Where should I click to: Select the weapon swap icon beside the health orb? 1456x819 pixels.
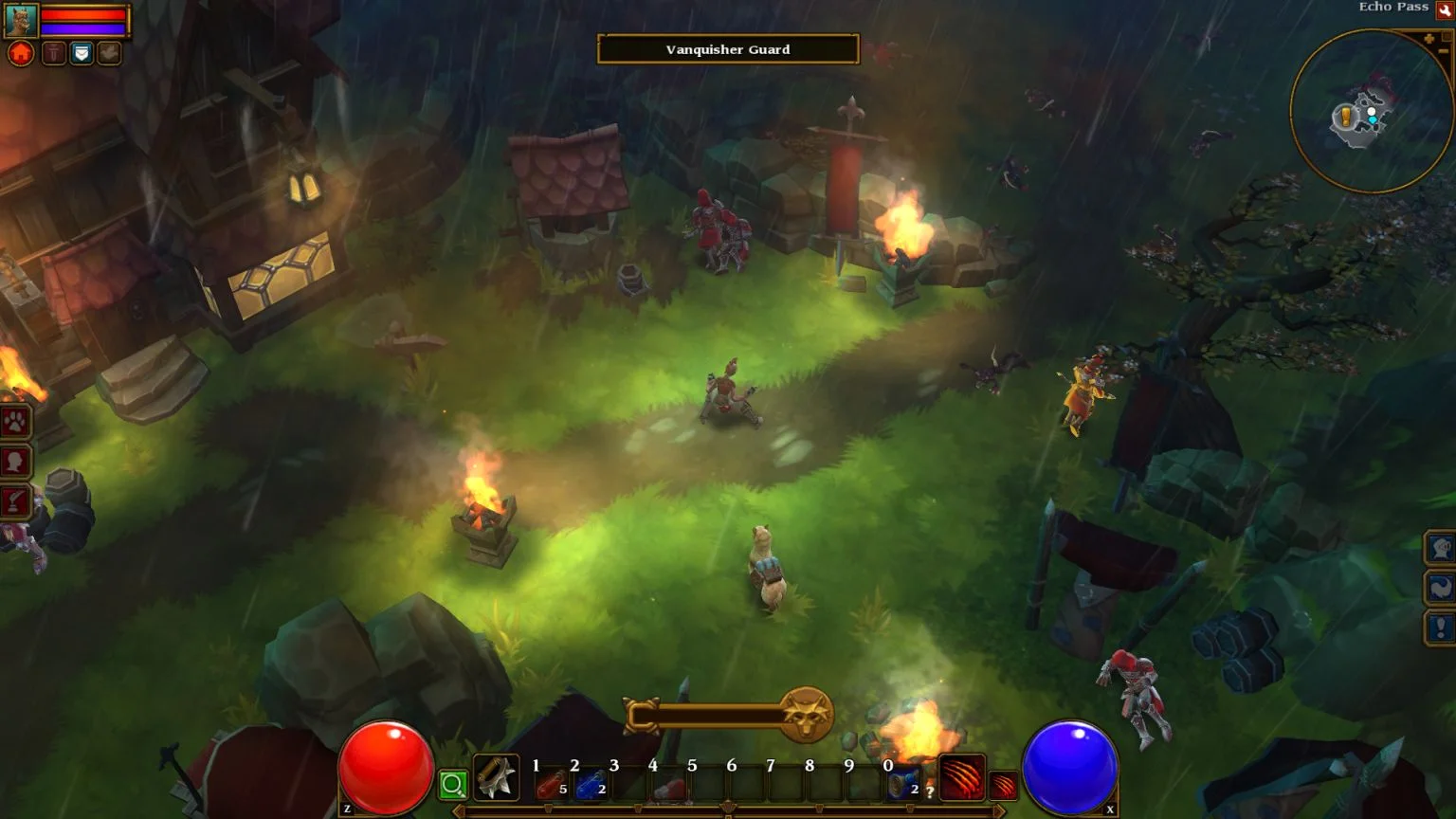pyautogui.click(x=495, y=778)
